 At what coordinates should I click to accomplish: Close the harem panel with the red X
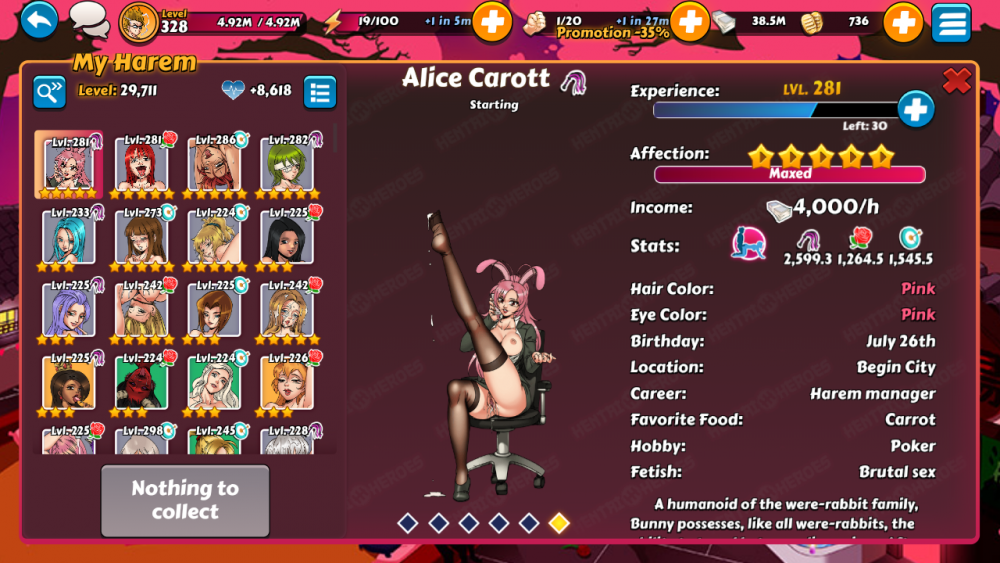pos(957,82)
